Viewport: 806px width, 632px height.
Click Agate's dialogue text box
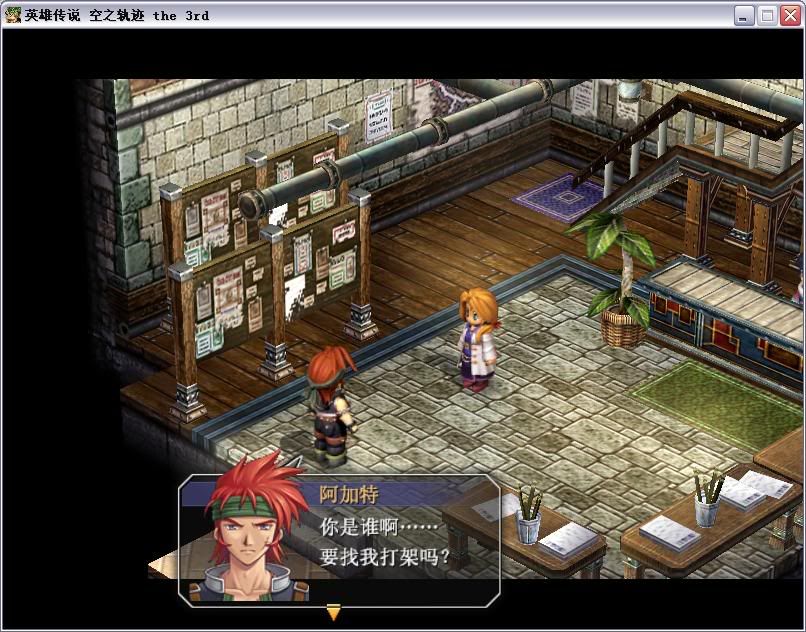[400, 541]
